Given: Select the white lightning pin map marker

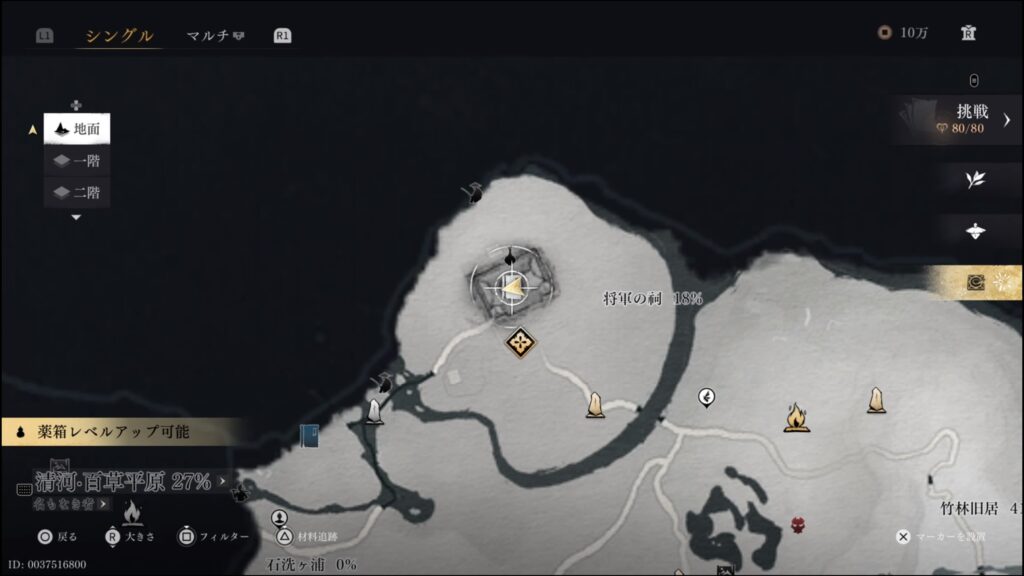Looking at the screenshot, I should 706,398.
